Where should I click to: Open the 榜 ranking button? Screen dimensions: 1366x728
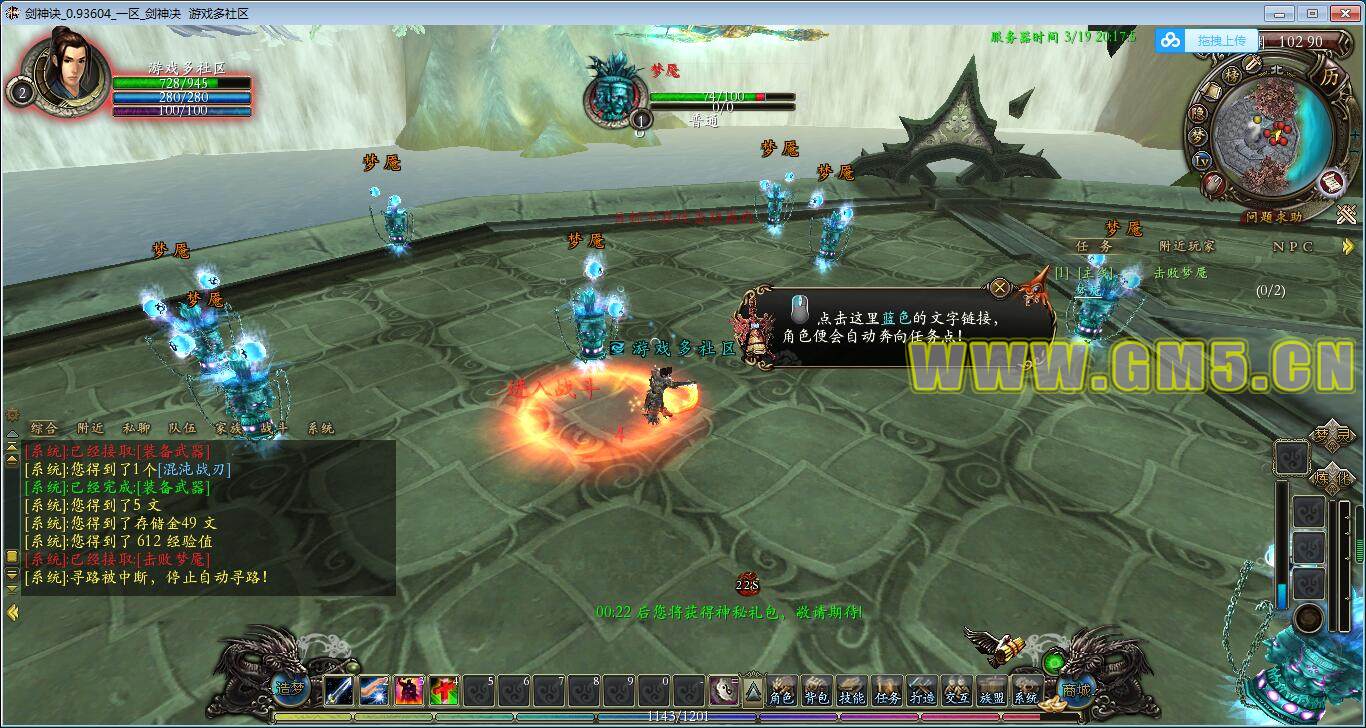[1233, 76]
